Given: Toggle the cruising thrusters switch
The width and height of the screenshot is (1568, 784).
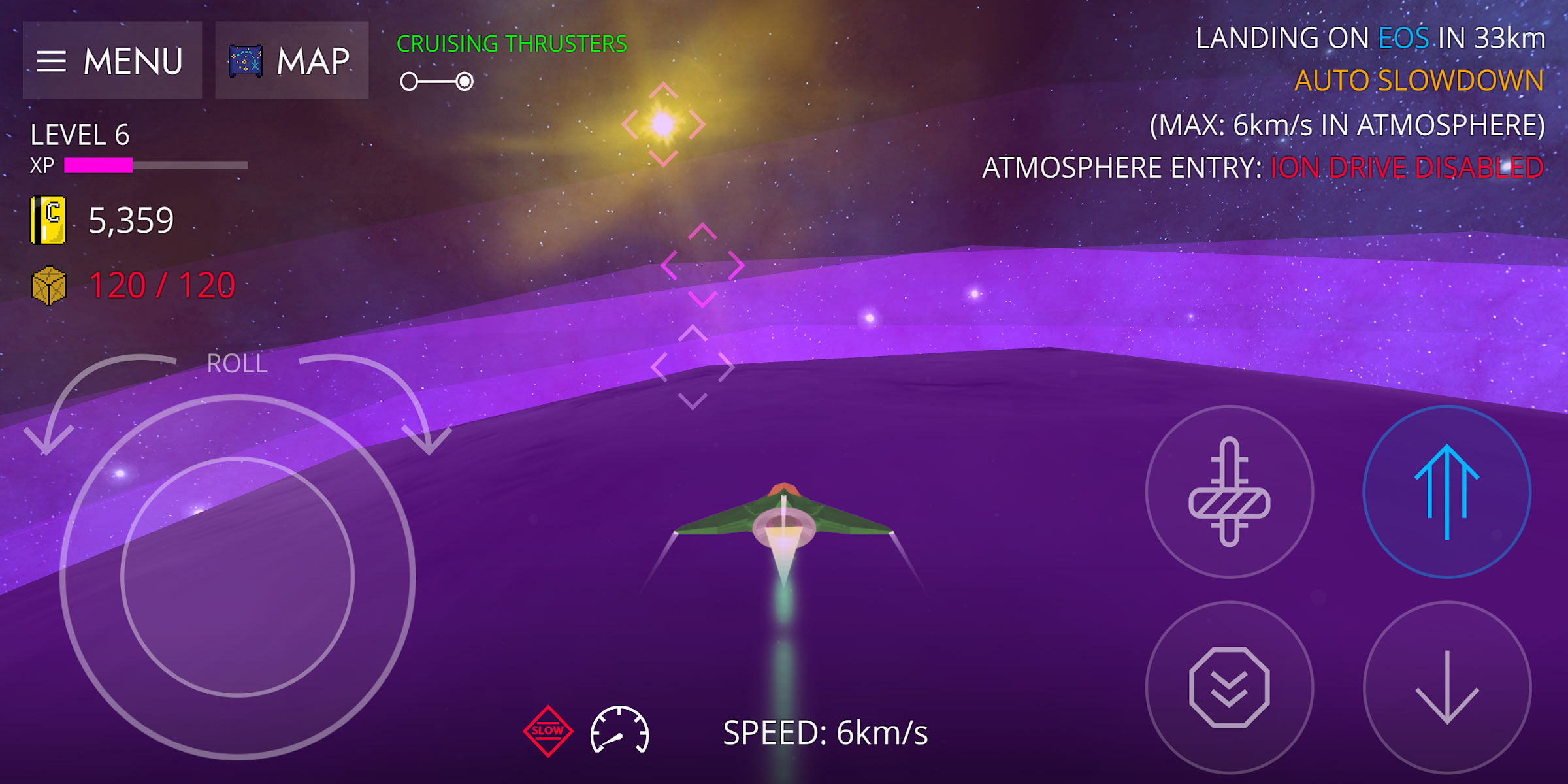Looking at the screenshot, I should (437, 82).
